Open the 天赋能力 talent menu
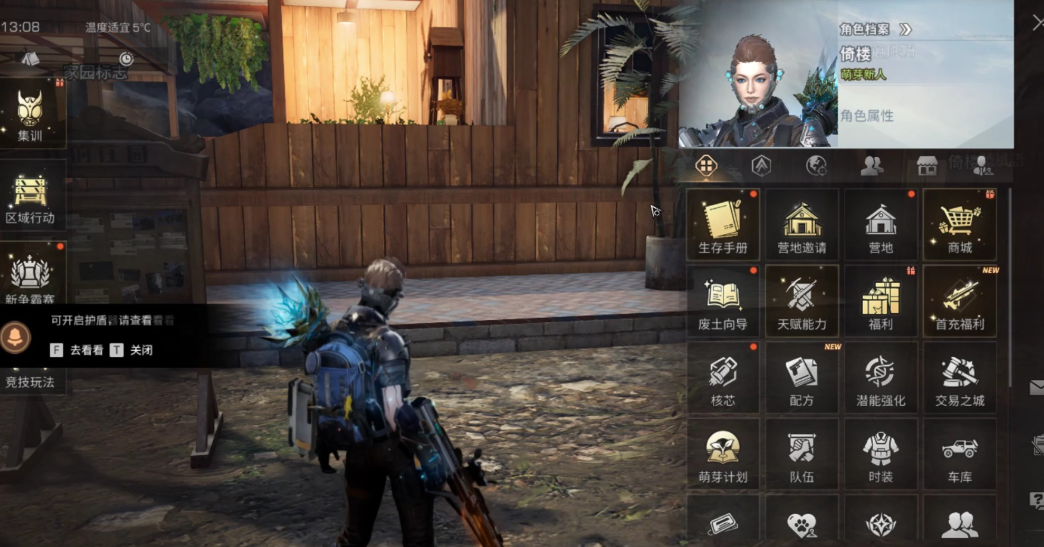This screenshot has width=1044, height=547. point(802,301)
